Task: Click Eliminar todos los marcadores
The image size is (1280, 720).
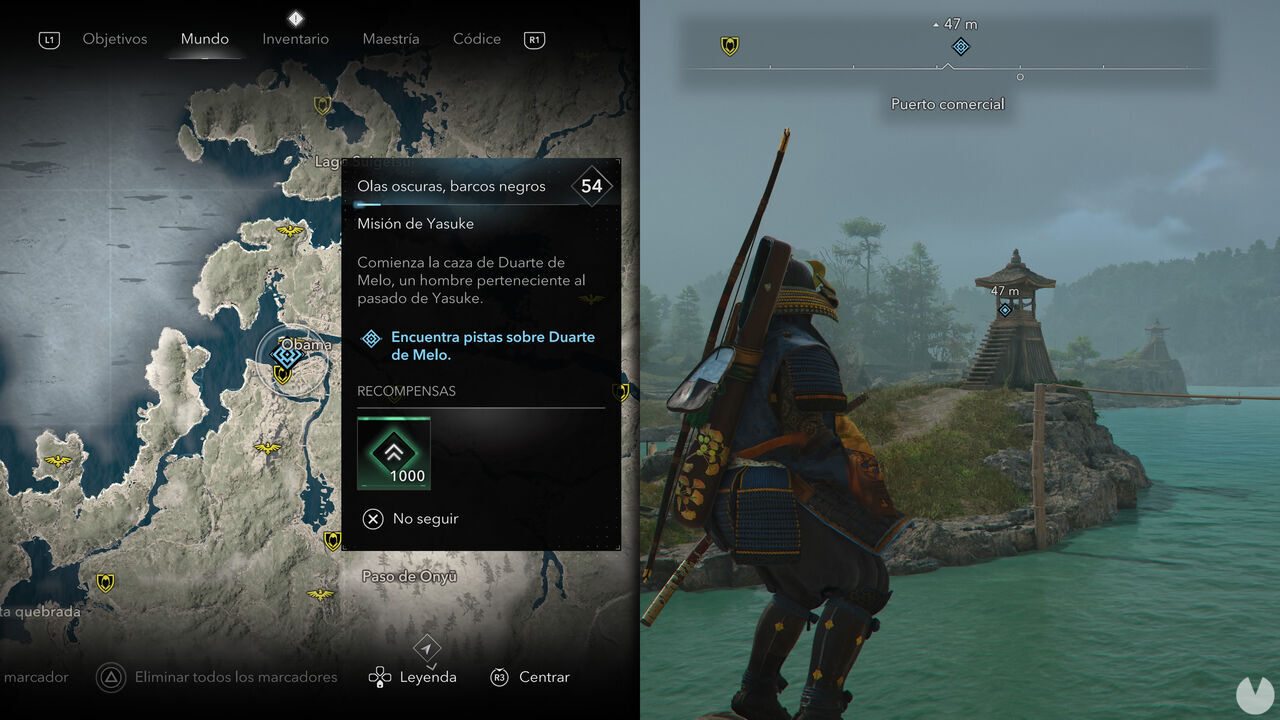Action: (234, 677)
